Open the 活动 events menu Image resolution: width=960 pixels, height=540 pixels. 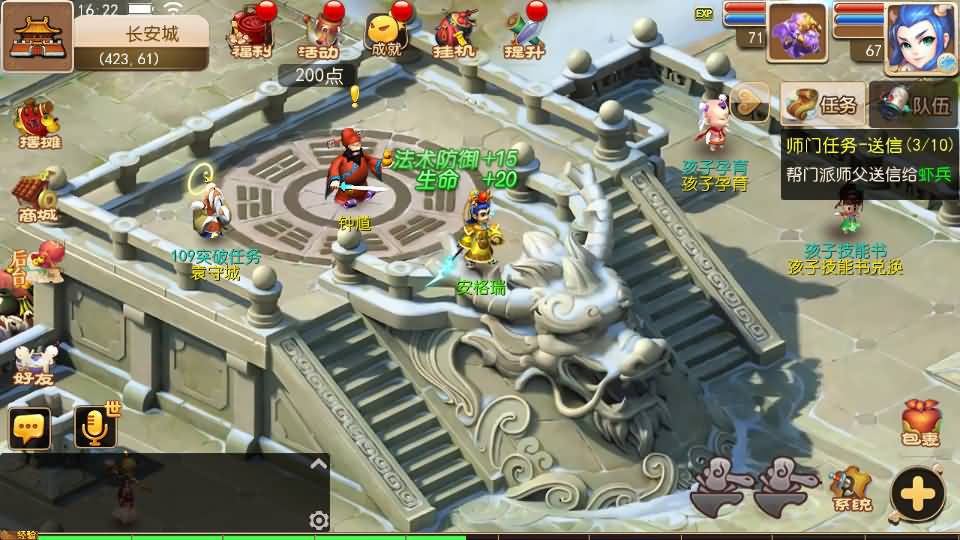319,35
